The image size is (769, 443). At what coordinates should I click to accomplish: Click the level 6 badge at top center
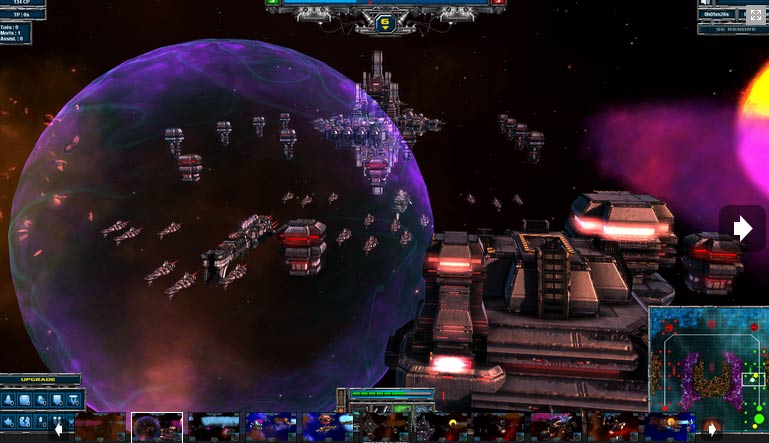385,20
